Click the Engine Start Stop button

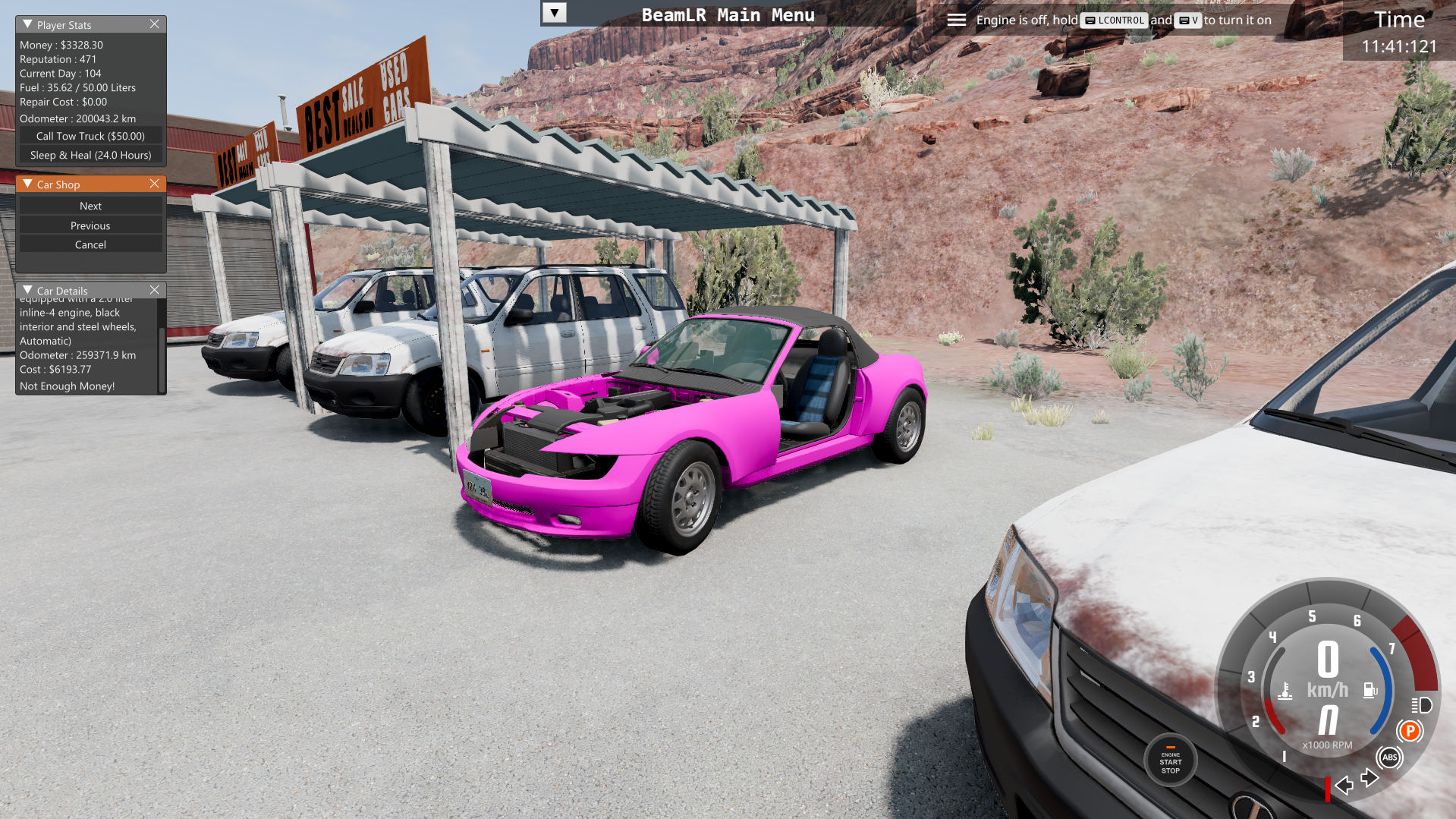[1170, 761]
